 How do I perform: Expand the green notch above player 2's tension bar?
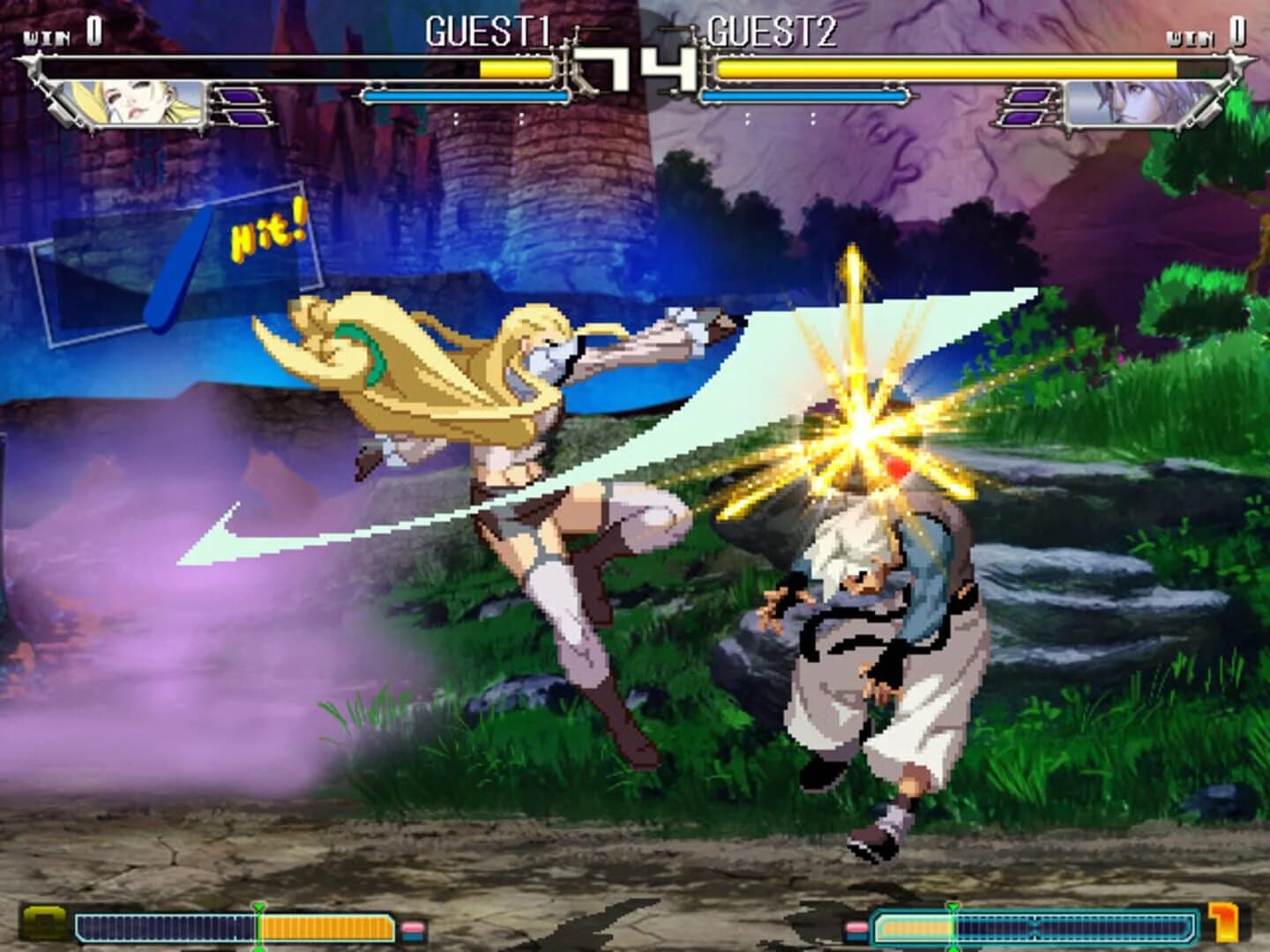[954, 906]
